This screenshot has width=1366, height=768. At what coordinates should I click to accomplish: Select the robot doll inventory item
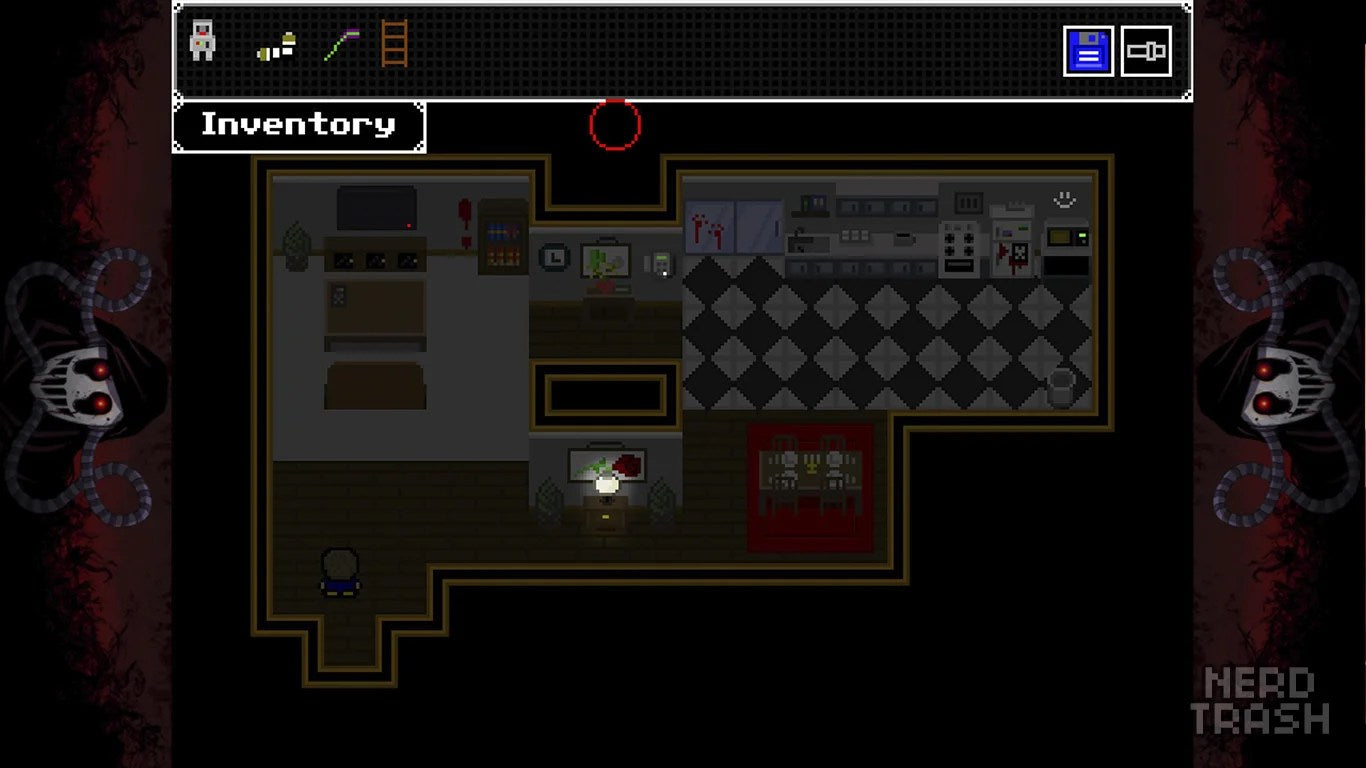coord(202,42)
